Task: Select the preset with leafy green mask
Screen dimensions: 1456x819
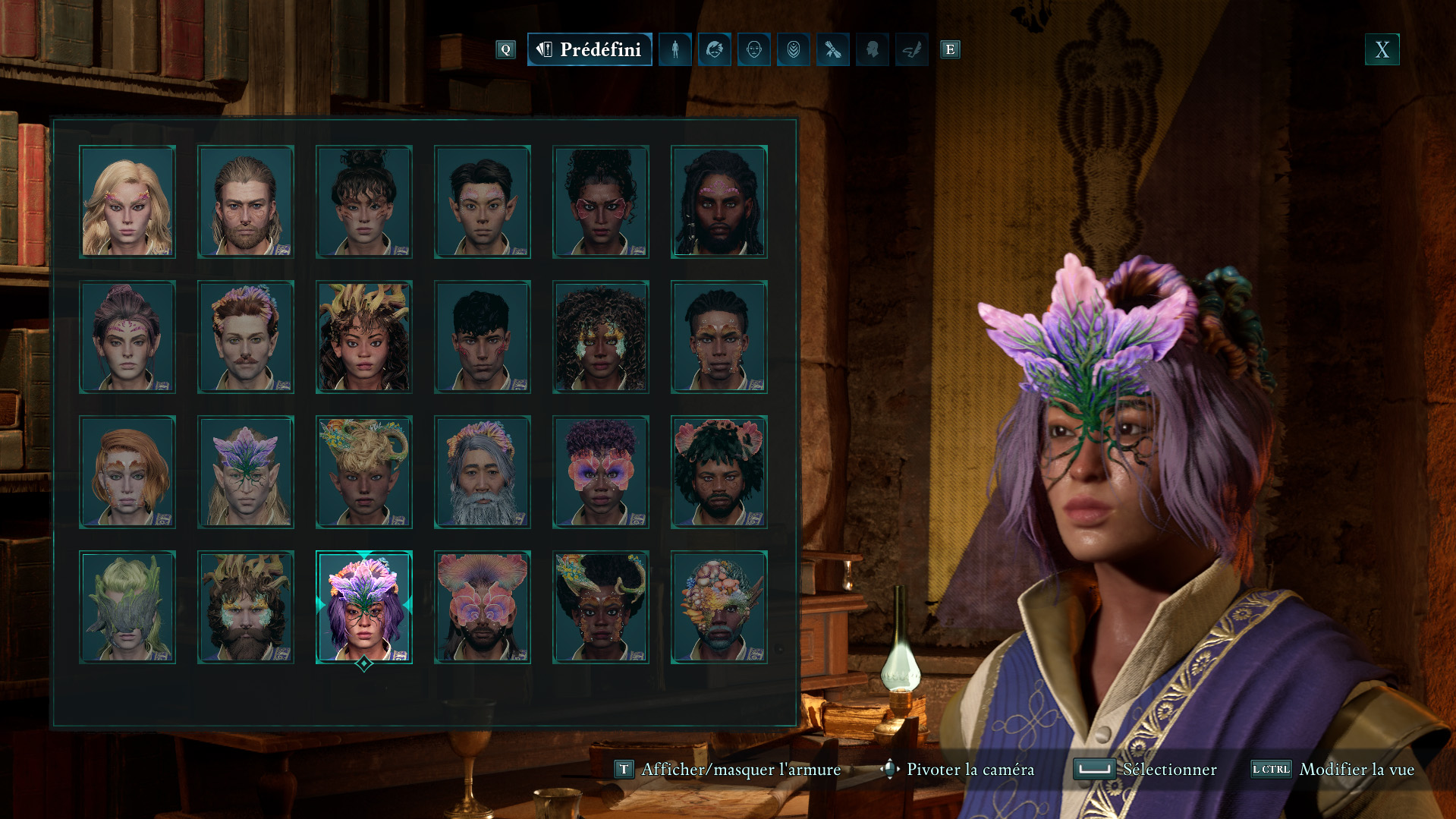Action: click(x=127, y=607)
